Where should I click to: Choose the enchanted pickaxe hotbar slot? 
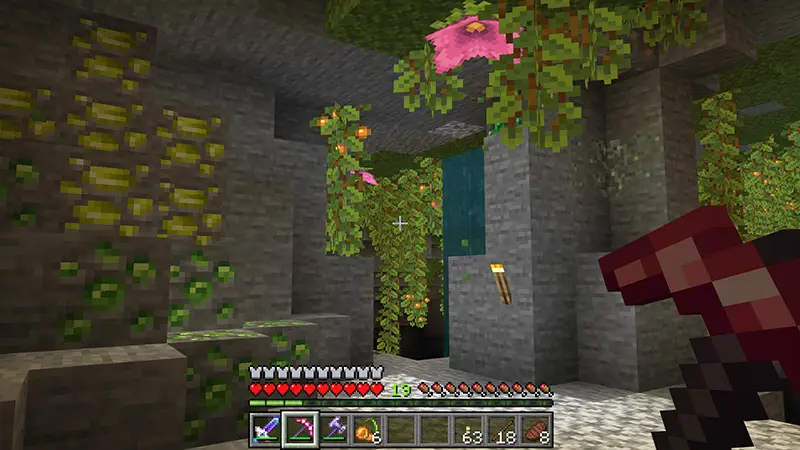pyautogui.click(x=300, y=429)
